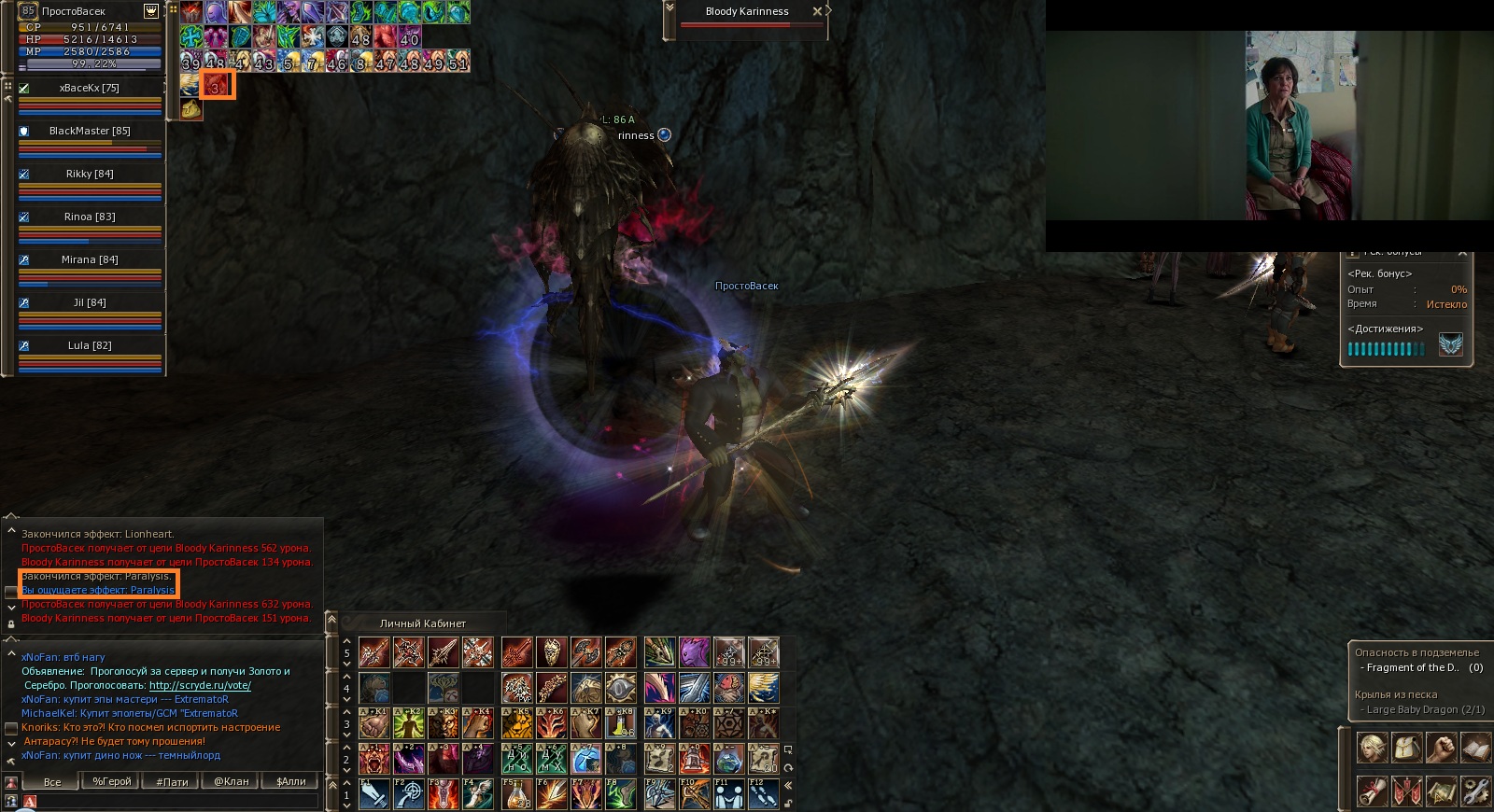Select party member Mirana [84]
Image resolution: width=1494 pixels, height=812 pixels.
coord(90,259)
